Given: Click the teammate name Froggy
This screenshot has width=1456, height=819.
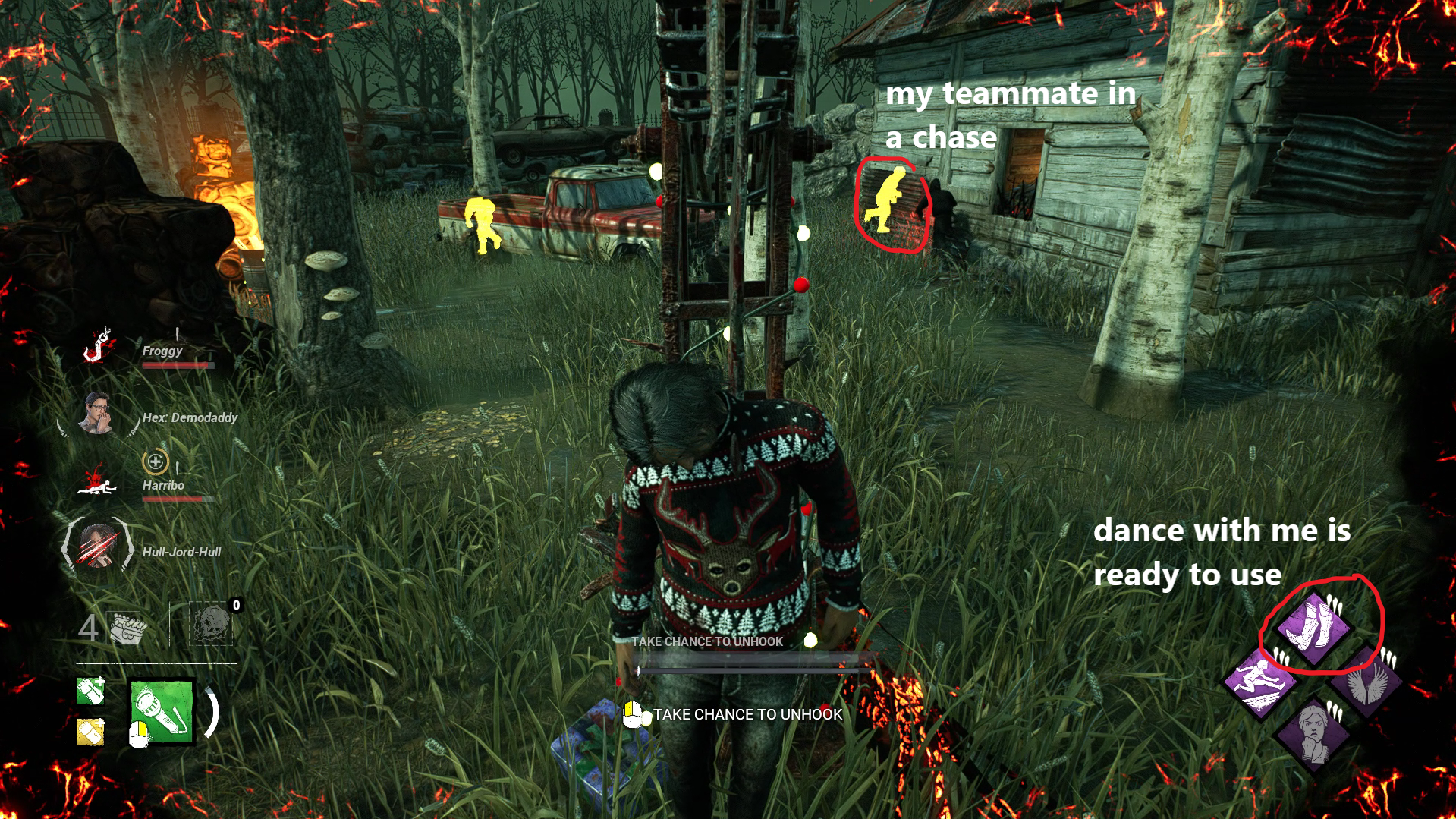Looking at the screenshot, I should click(161, 351).
